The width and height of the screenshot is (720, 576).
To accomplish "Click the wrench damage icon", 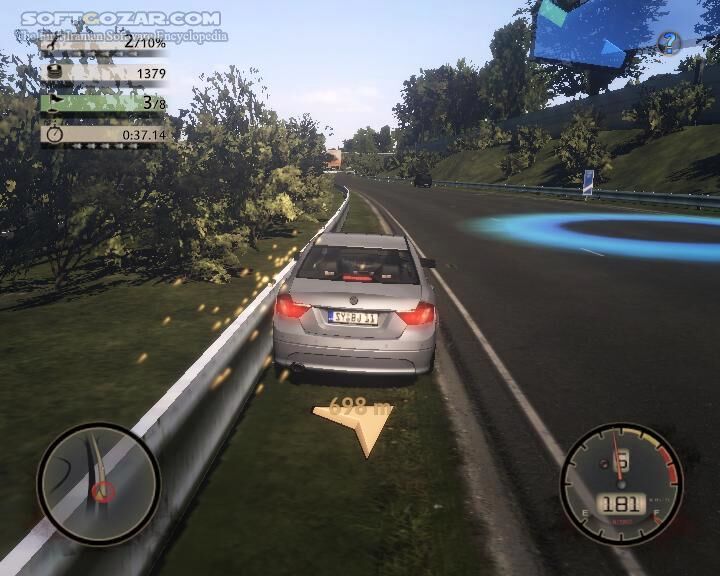I will coord(54,42).
